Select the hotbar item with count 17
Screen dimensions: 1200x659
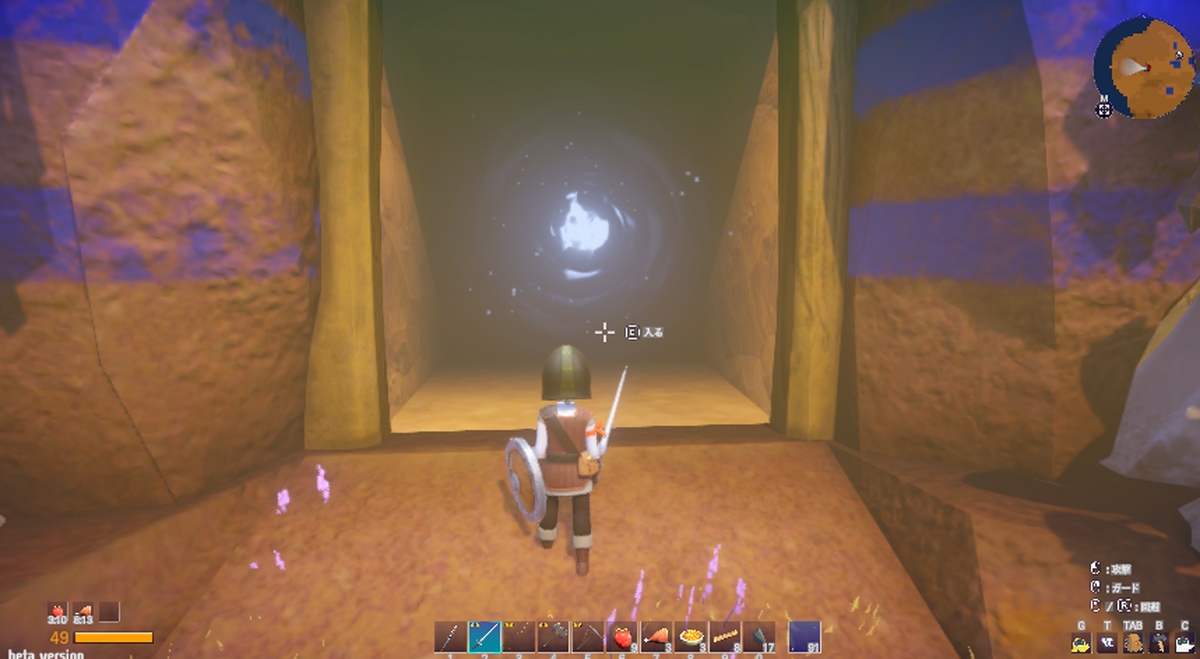[x=758, y=637]
